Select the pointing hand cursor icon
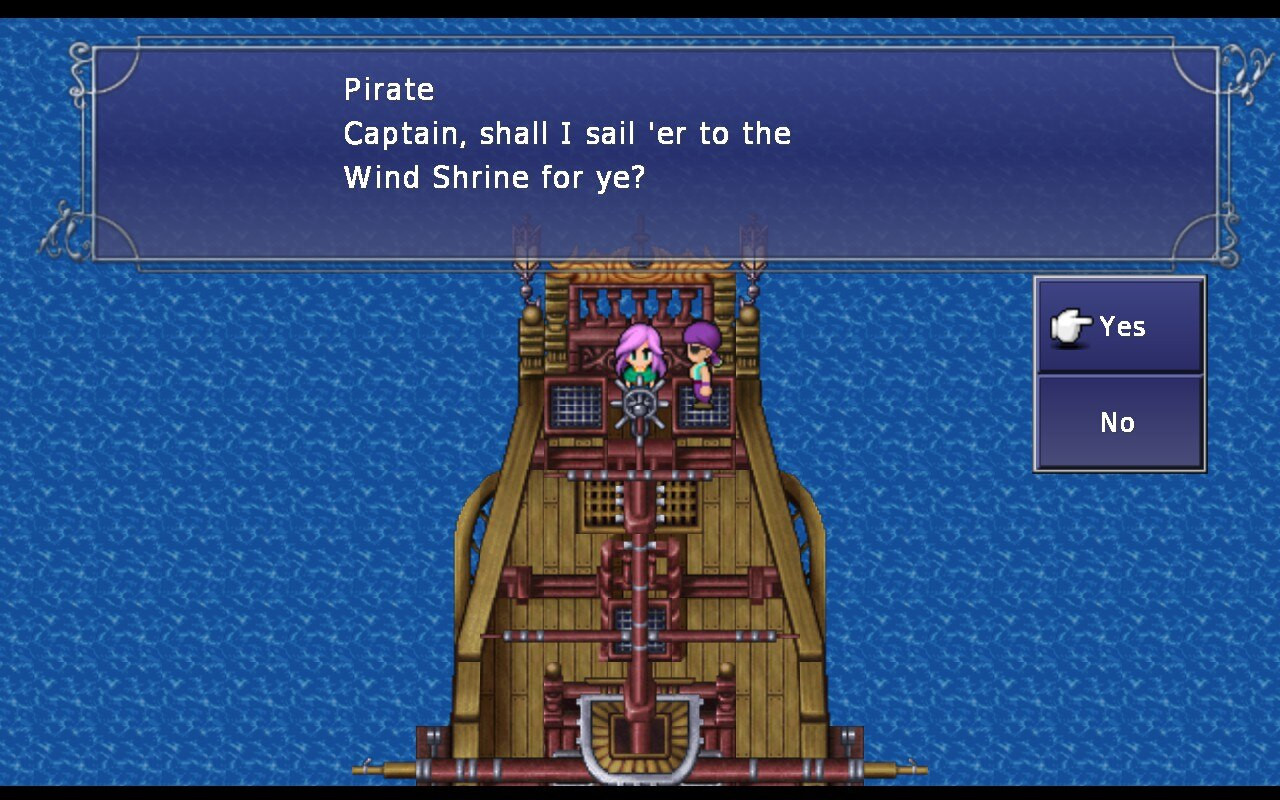The image size is (1280, 800). 1069,325
